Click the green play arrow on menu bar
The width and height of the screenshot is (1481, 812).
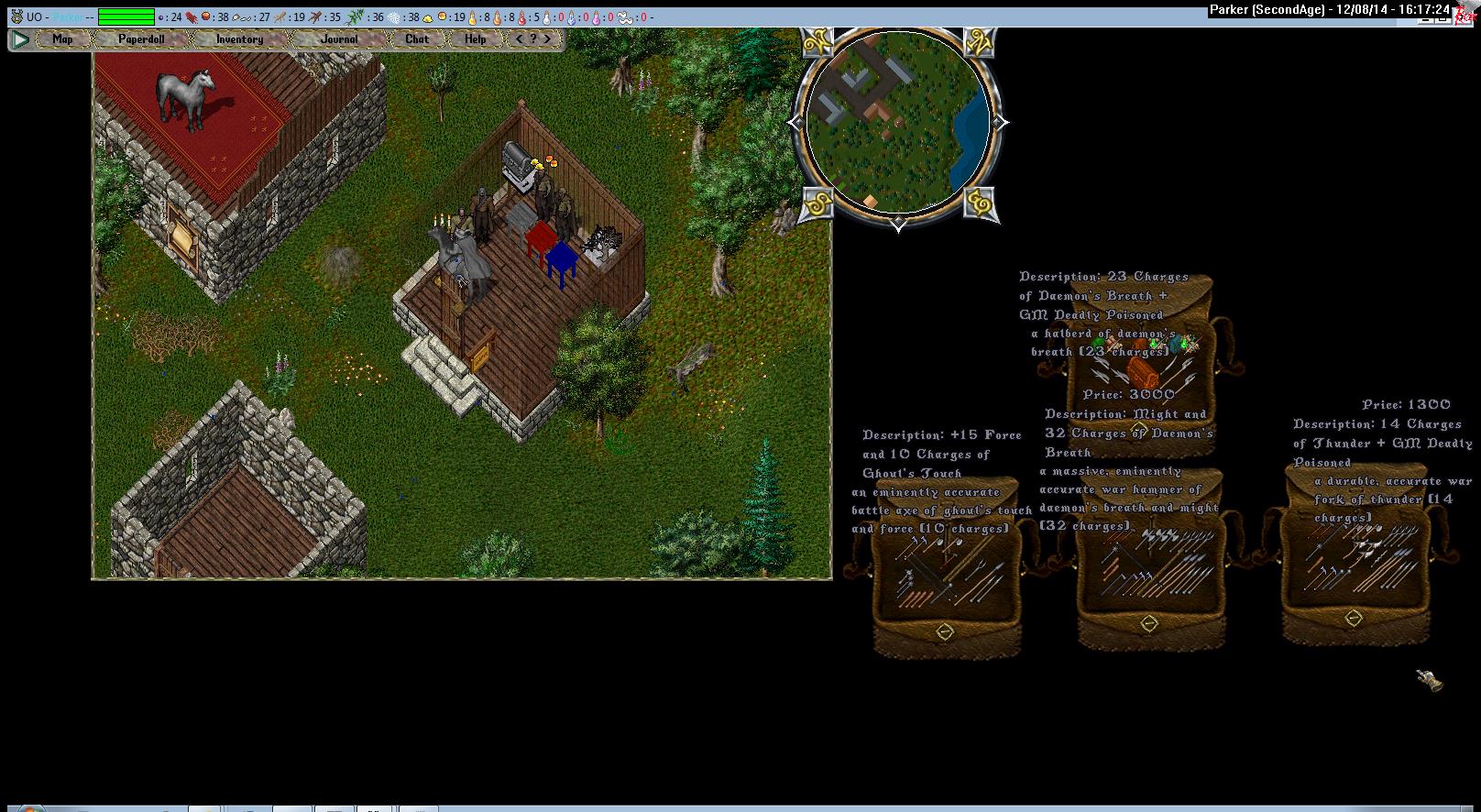pos(20,39)
